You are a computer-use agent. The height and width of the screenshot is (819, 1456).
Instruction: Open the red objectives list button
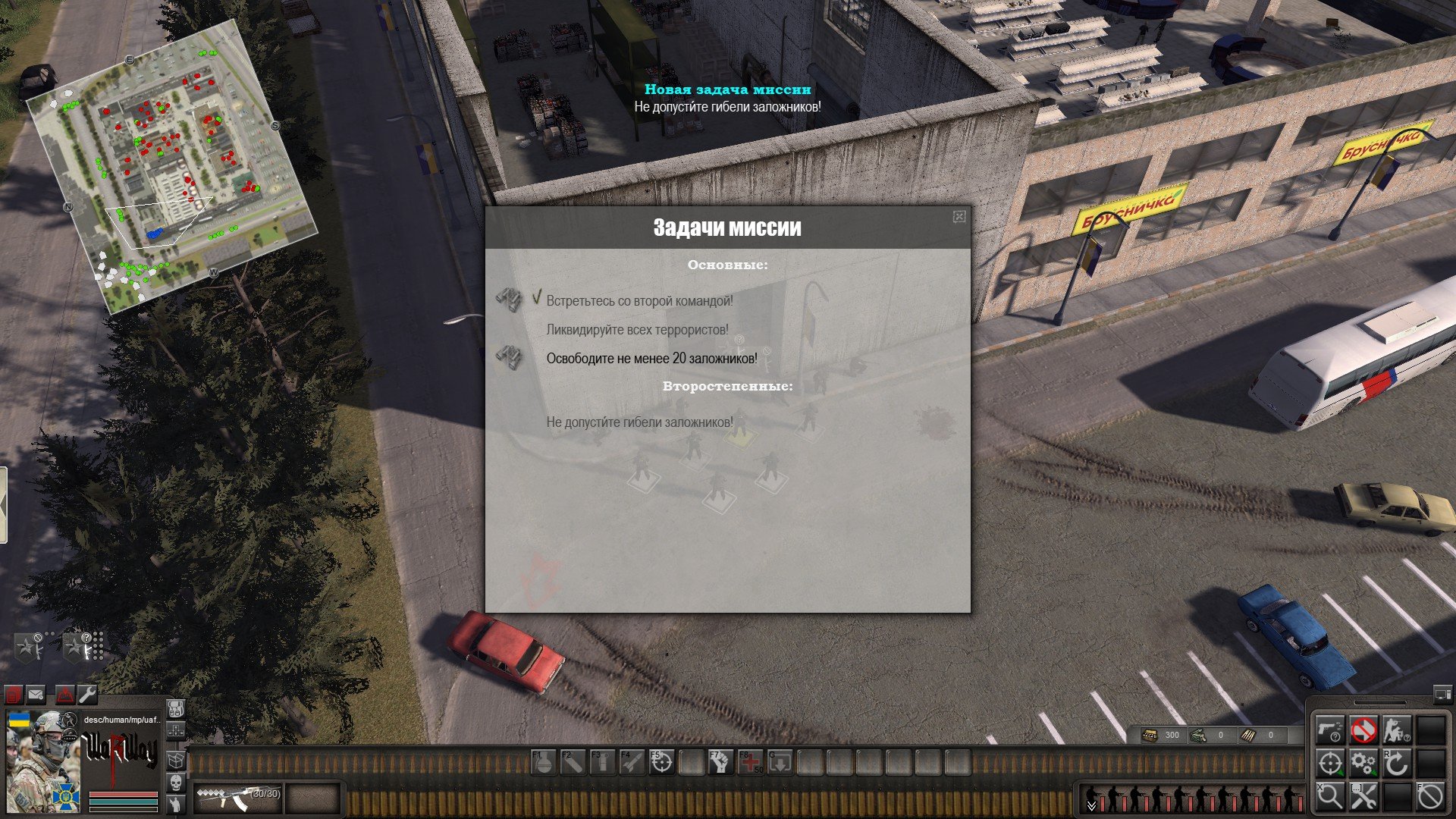pyautogui.click(x=14, y=694)
